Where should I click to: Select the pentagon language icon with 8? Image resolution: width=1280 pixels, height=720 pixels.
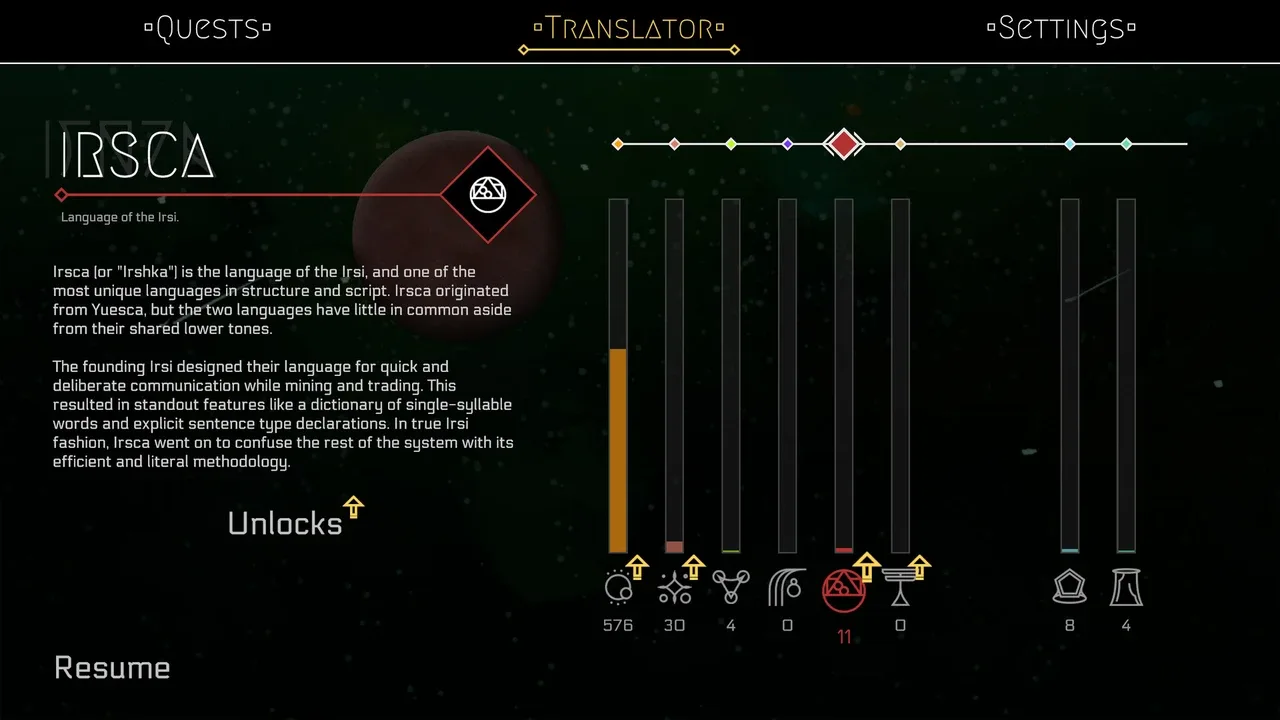1070,588
